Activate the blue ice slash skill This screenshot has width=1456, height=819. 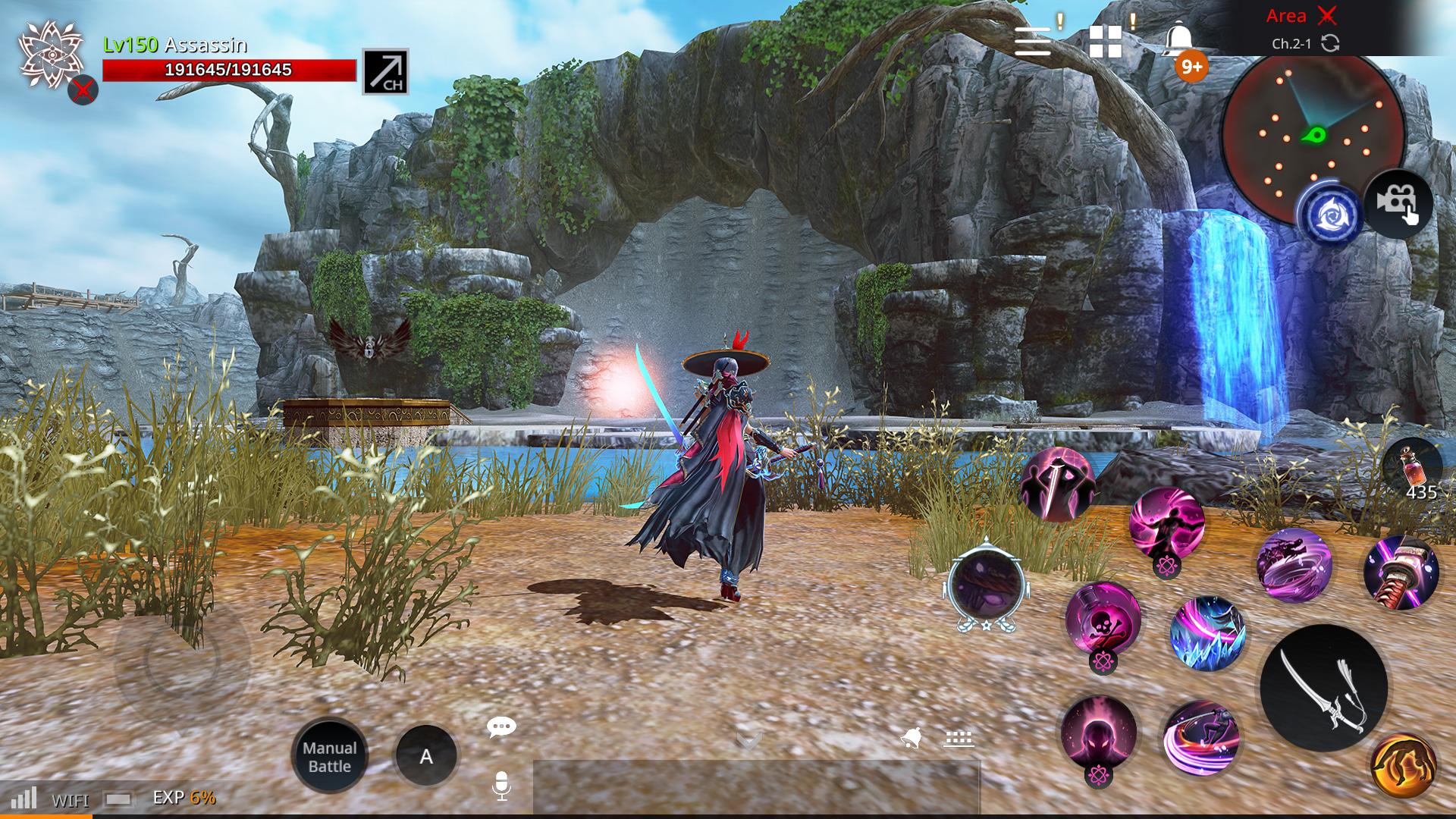click(x=1207, y=634)
